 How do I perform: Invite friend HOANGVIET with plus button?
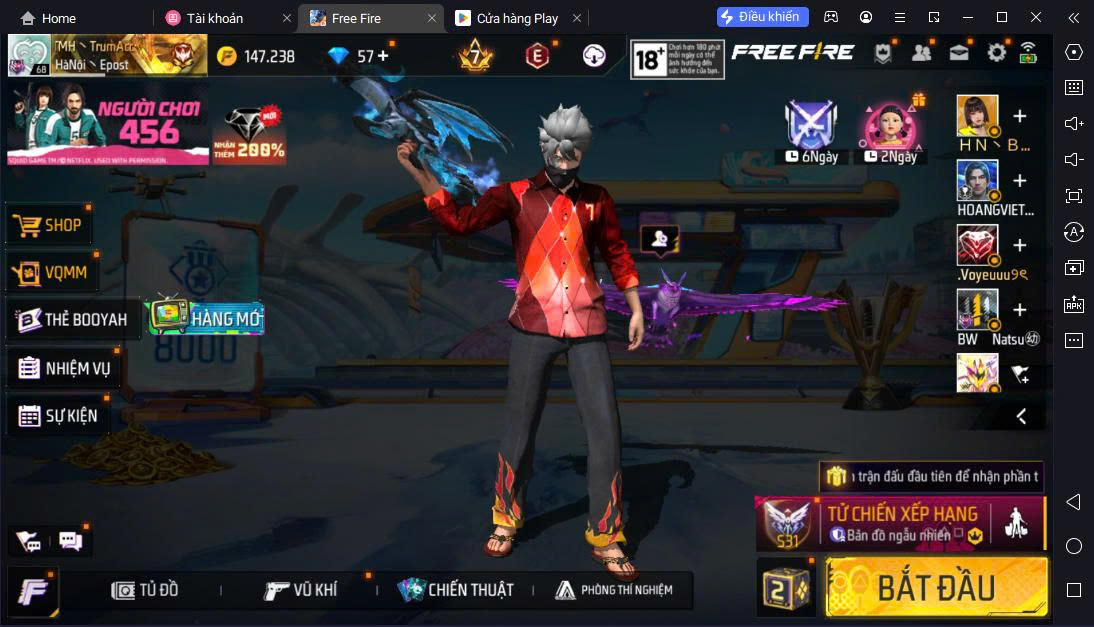tap(1019, 181)
